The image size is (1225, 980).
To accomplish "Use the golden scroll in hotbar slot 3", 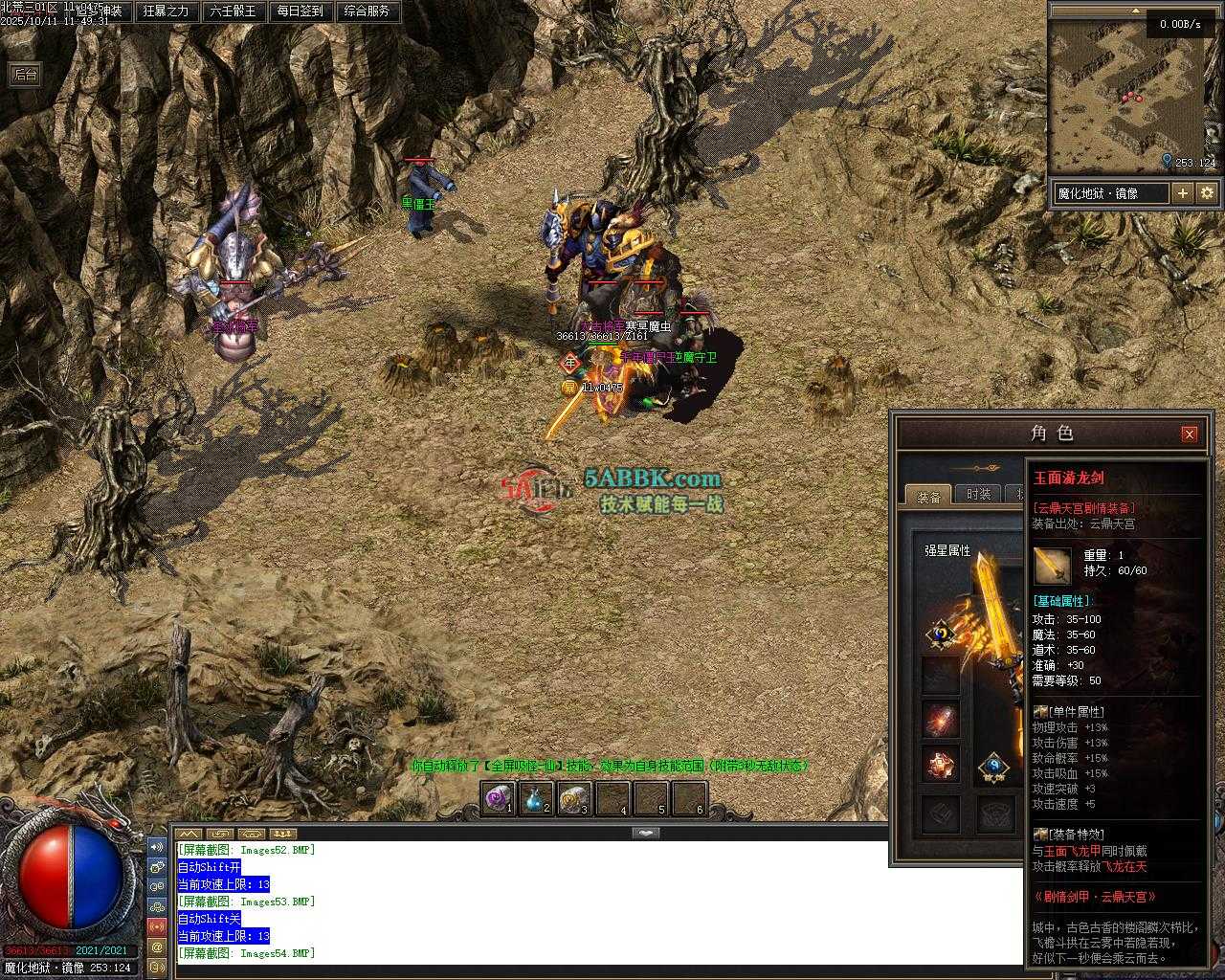I will tap(573, 798).
